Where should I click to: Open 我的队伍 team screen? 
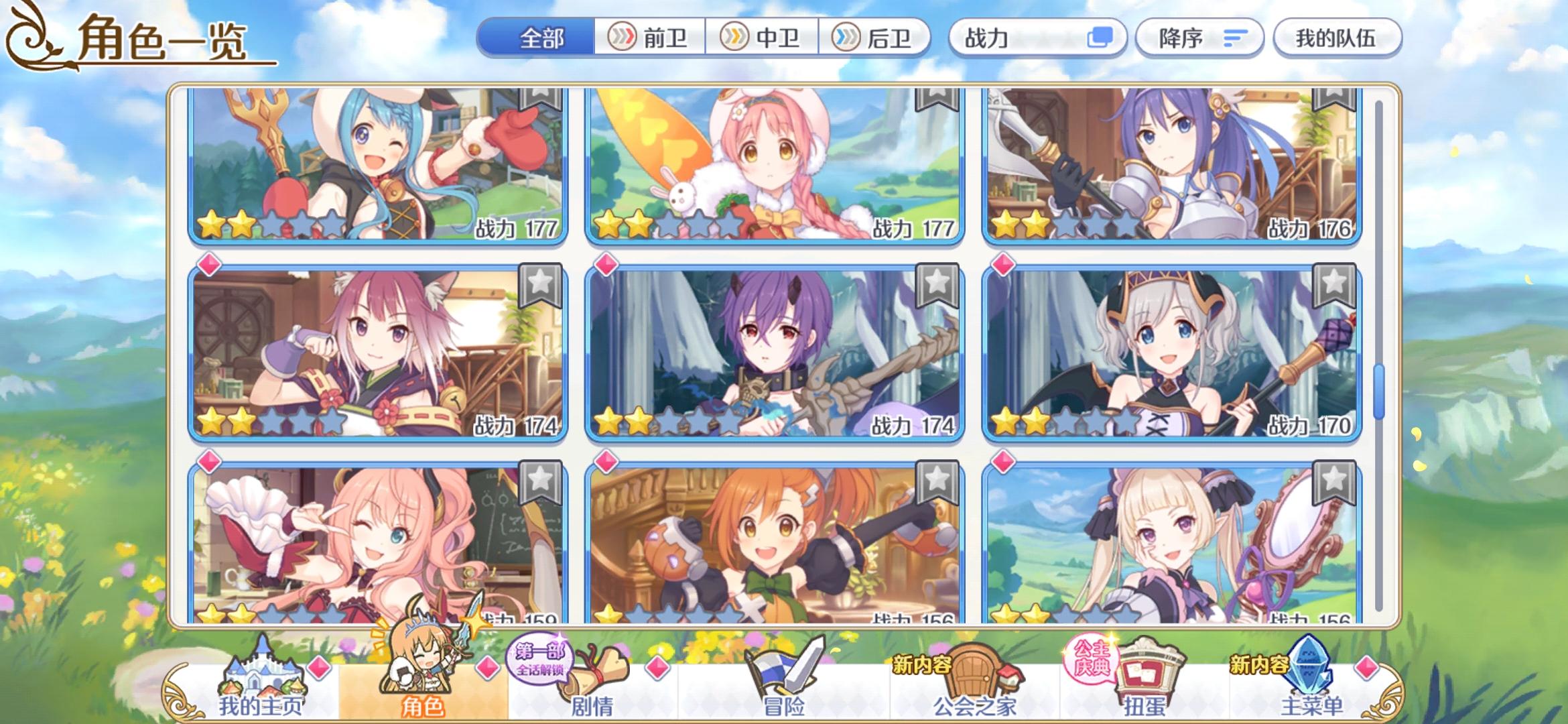(1337, 38)
